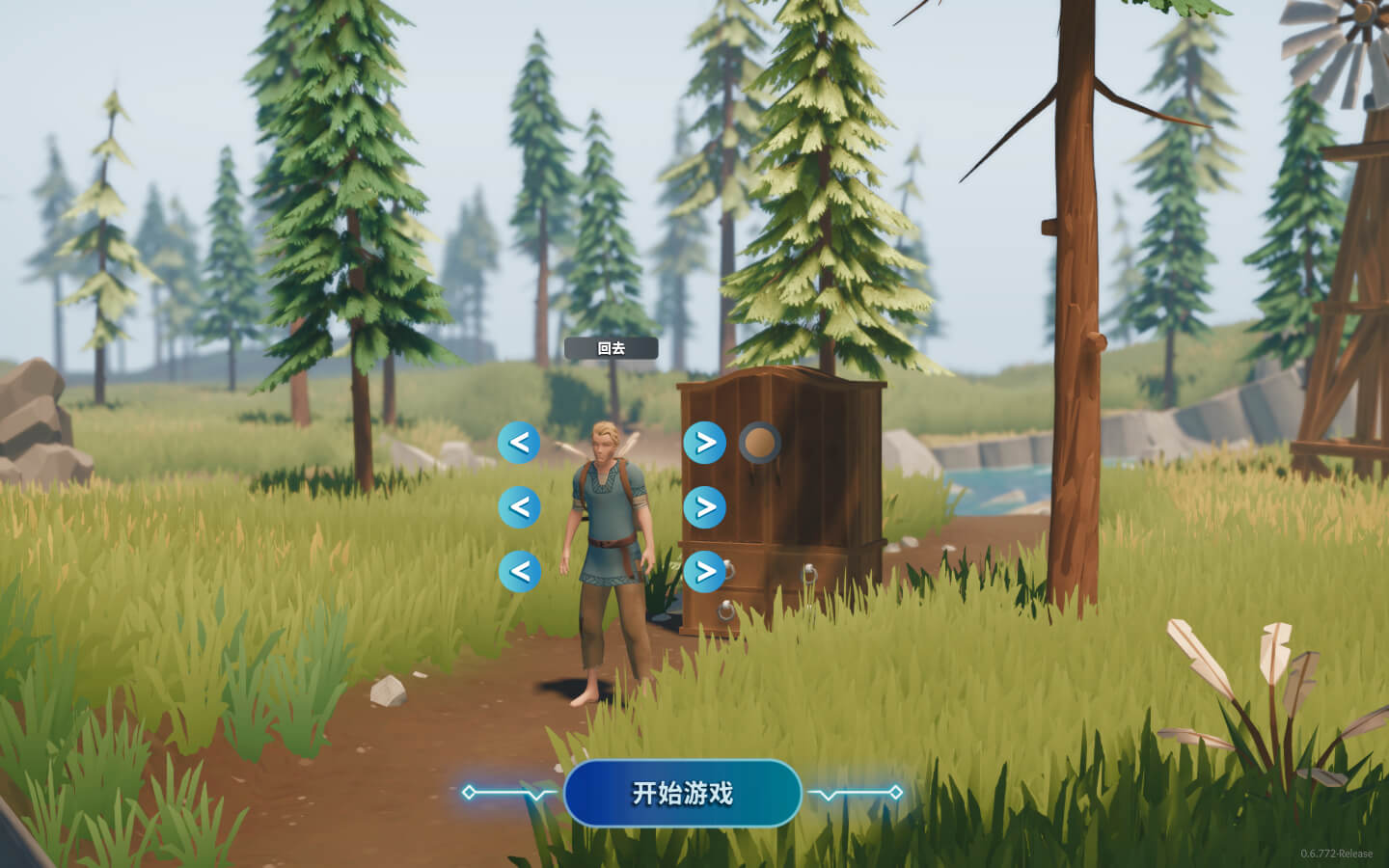The width and height of the screenshot is (1389, 868).
Task: Pick the brown circular color swatch
Action: [x=760, y=443]
